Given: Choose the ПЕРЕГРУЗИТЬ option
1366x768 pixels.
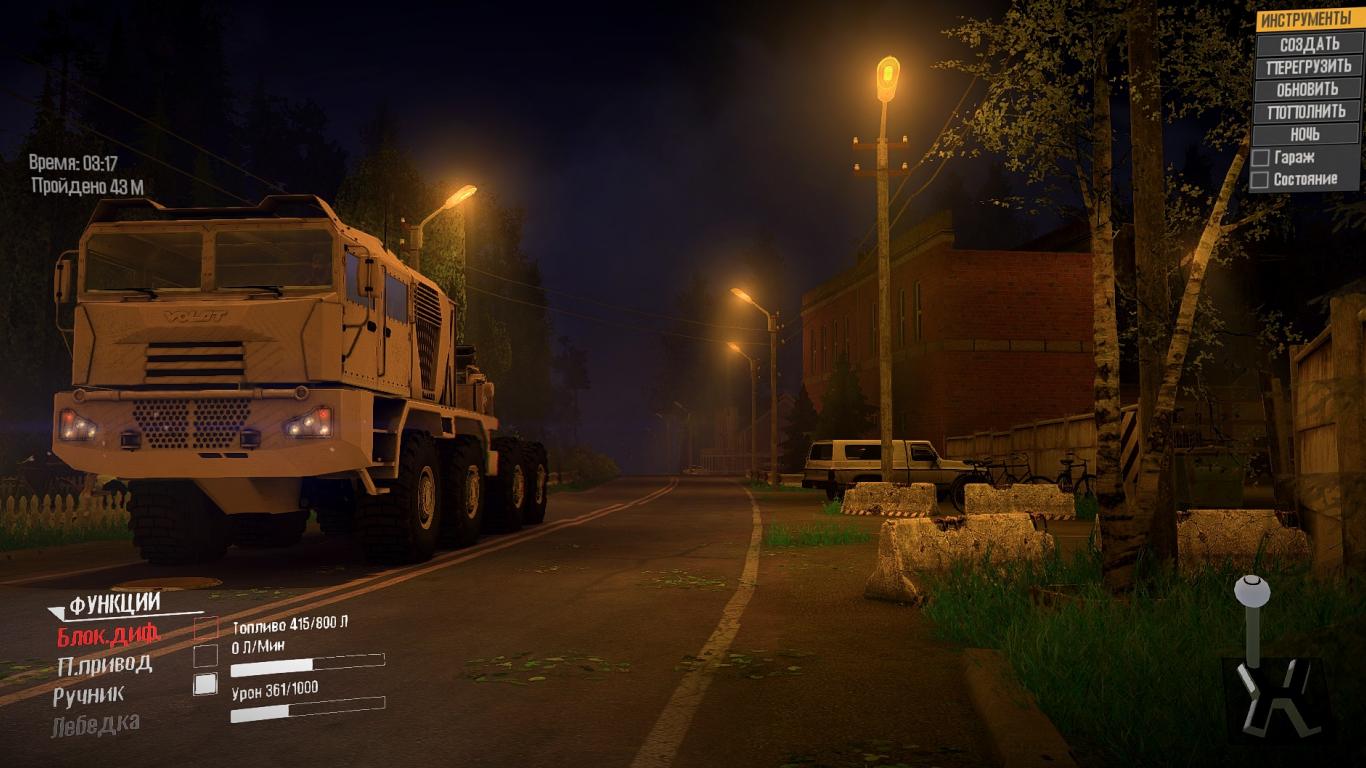Looking at the screenshot, I should point(1308,67).
